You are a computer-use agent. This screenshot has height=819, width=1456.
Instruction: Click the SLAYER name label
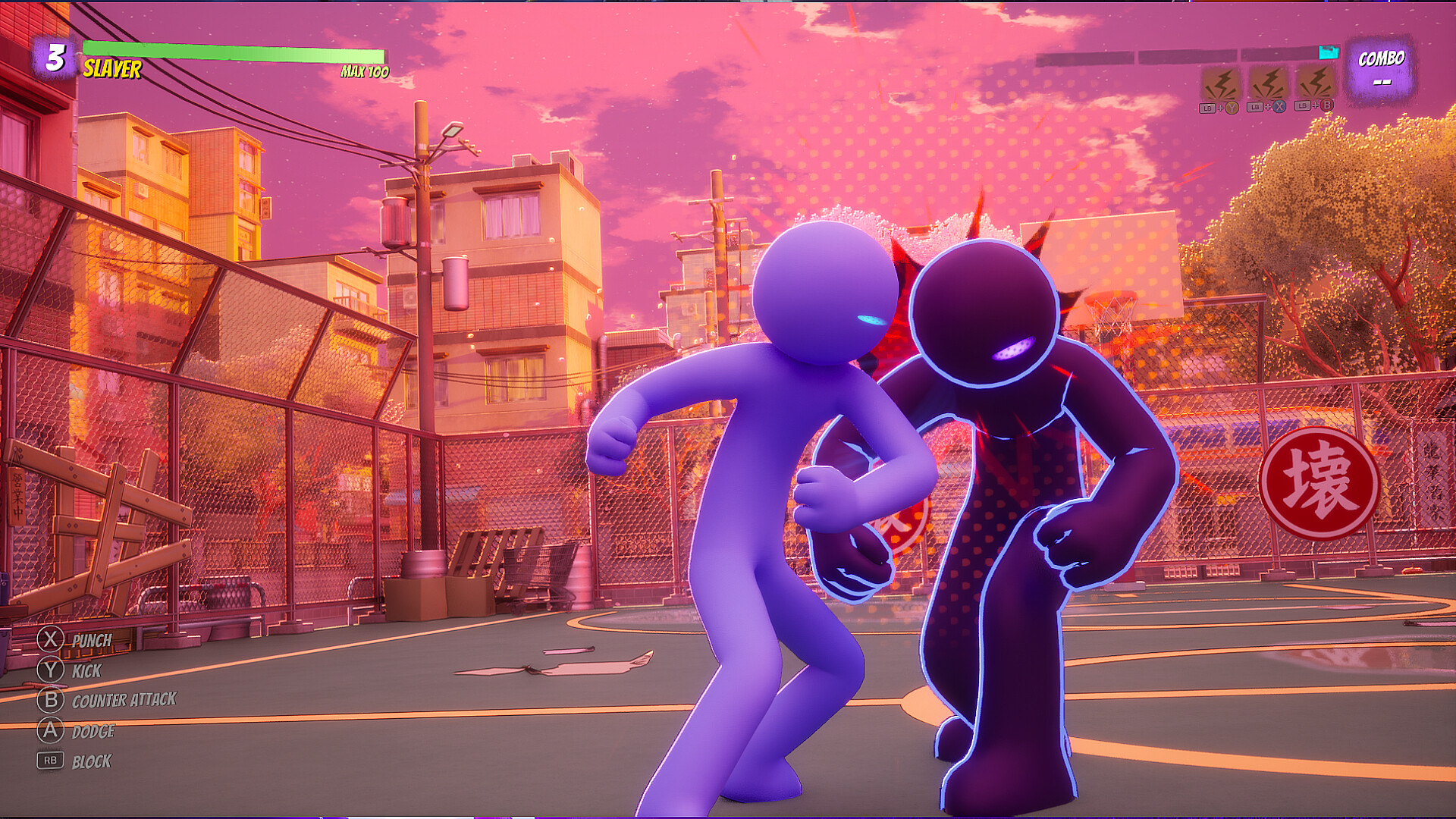[109, 72]
